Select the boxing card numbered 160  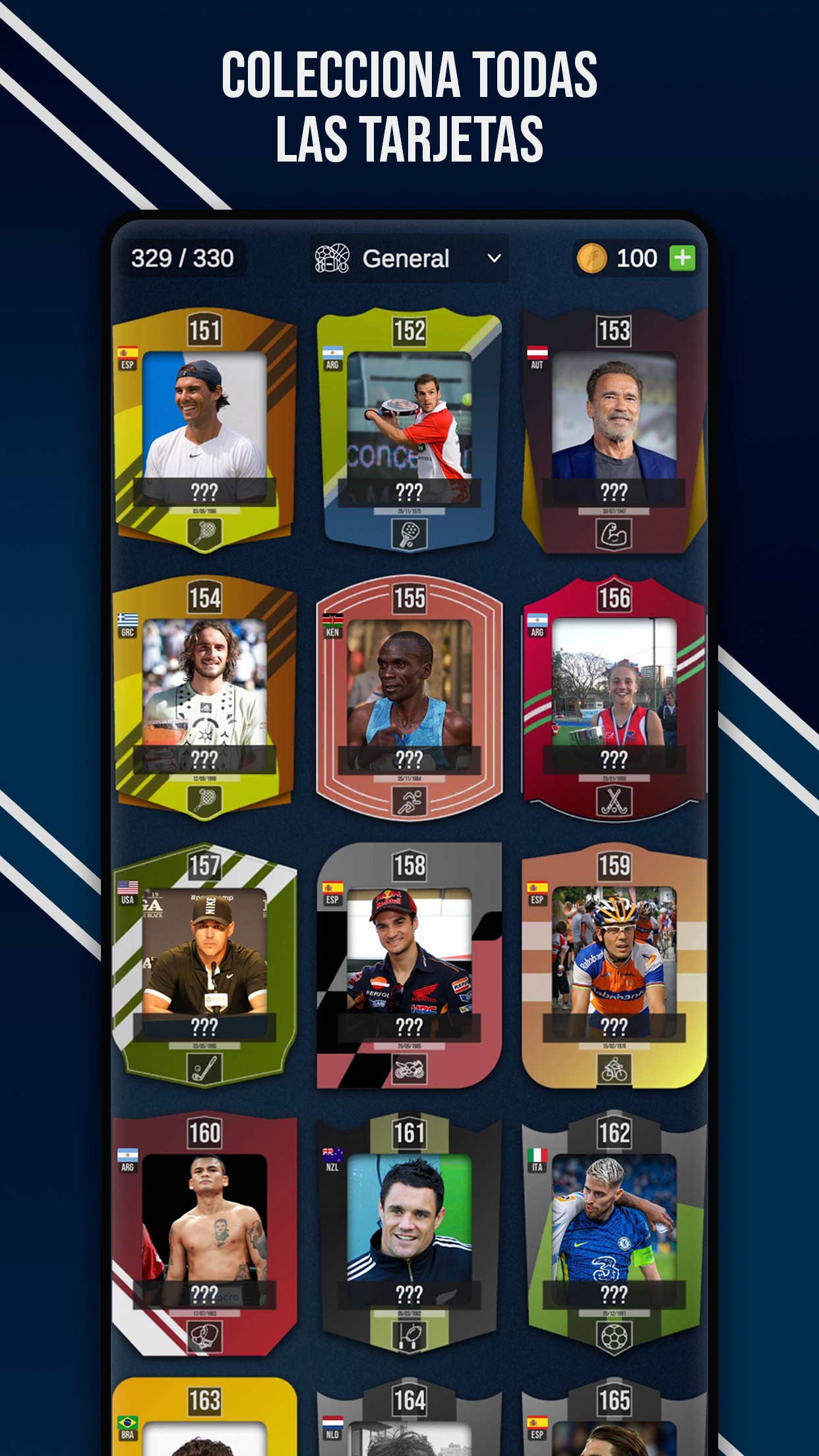204,1233
